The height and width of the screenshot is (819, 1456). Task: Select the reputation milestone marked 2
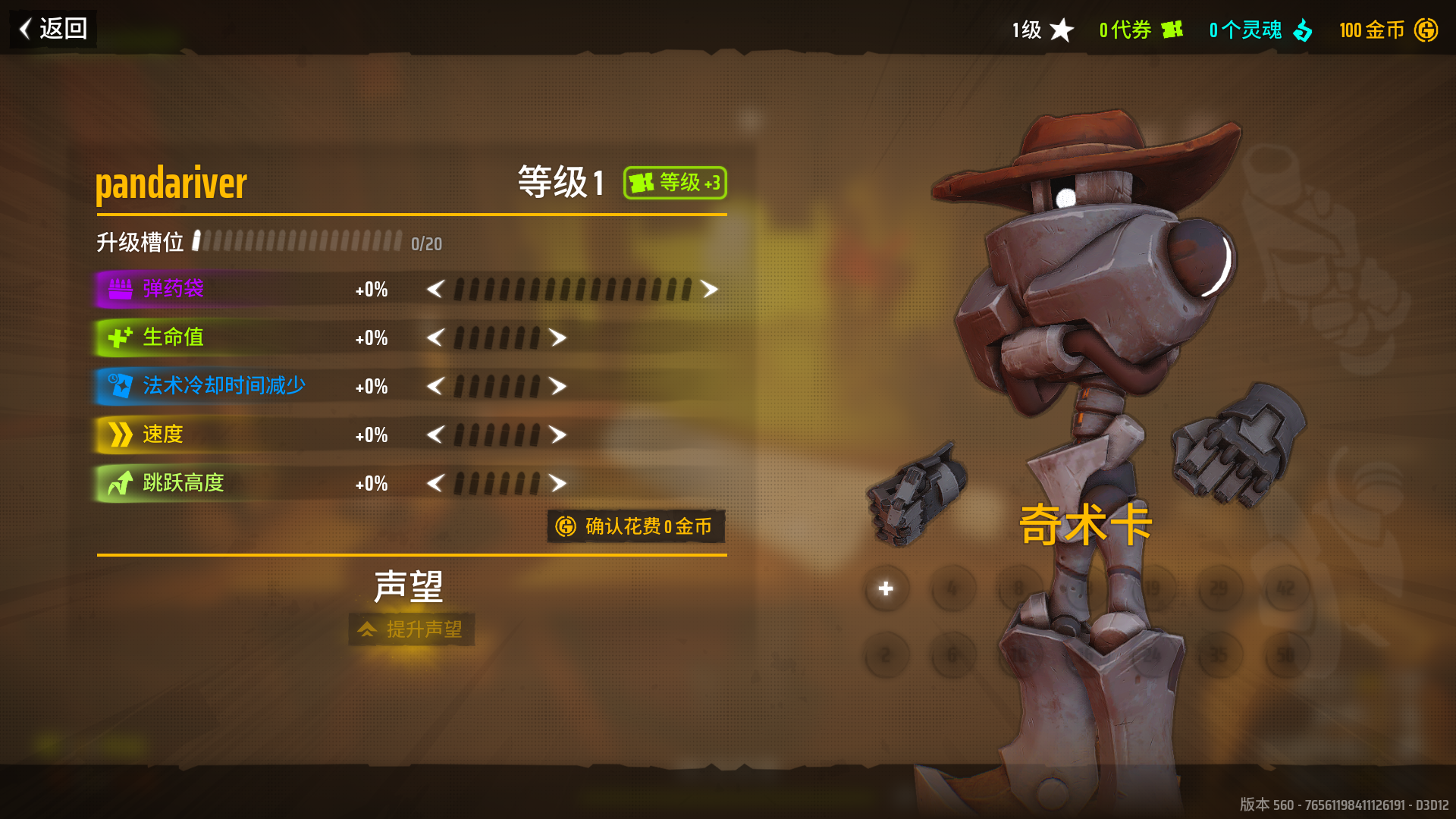pyautogui.click(x=886, y=654)
